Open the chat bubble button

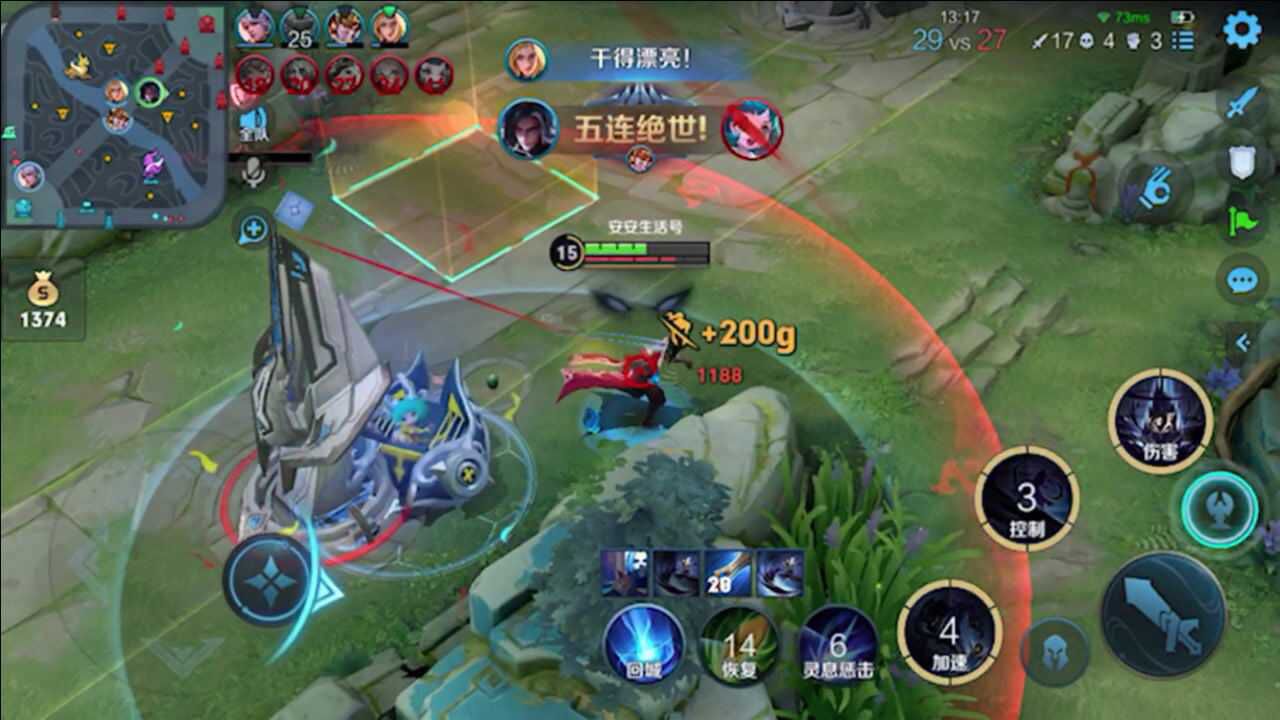(1242, 281)
